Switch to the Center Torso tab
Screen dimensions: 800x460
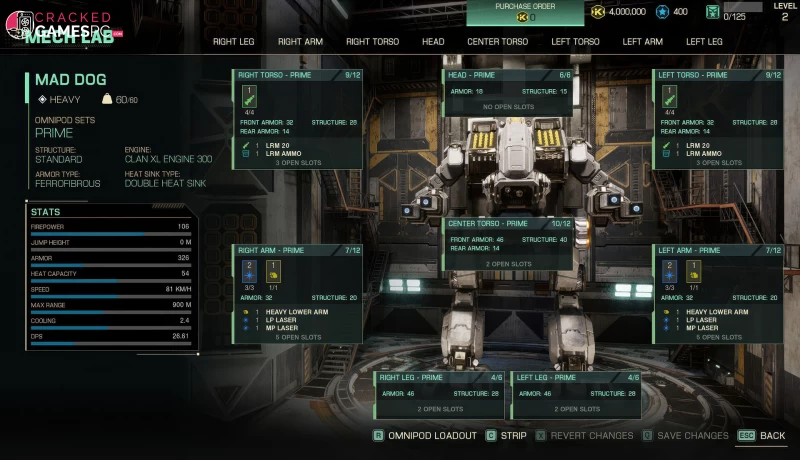[x=497, y=42]
